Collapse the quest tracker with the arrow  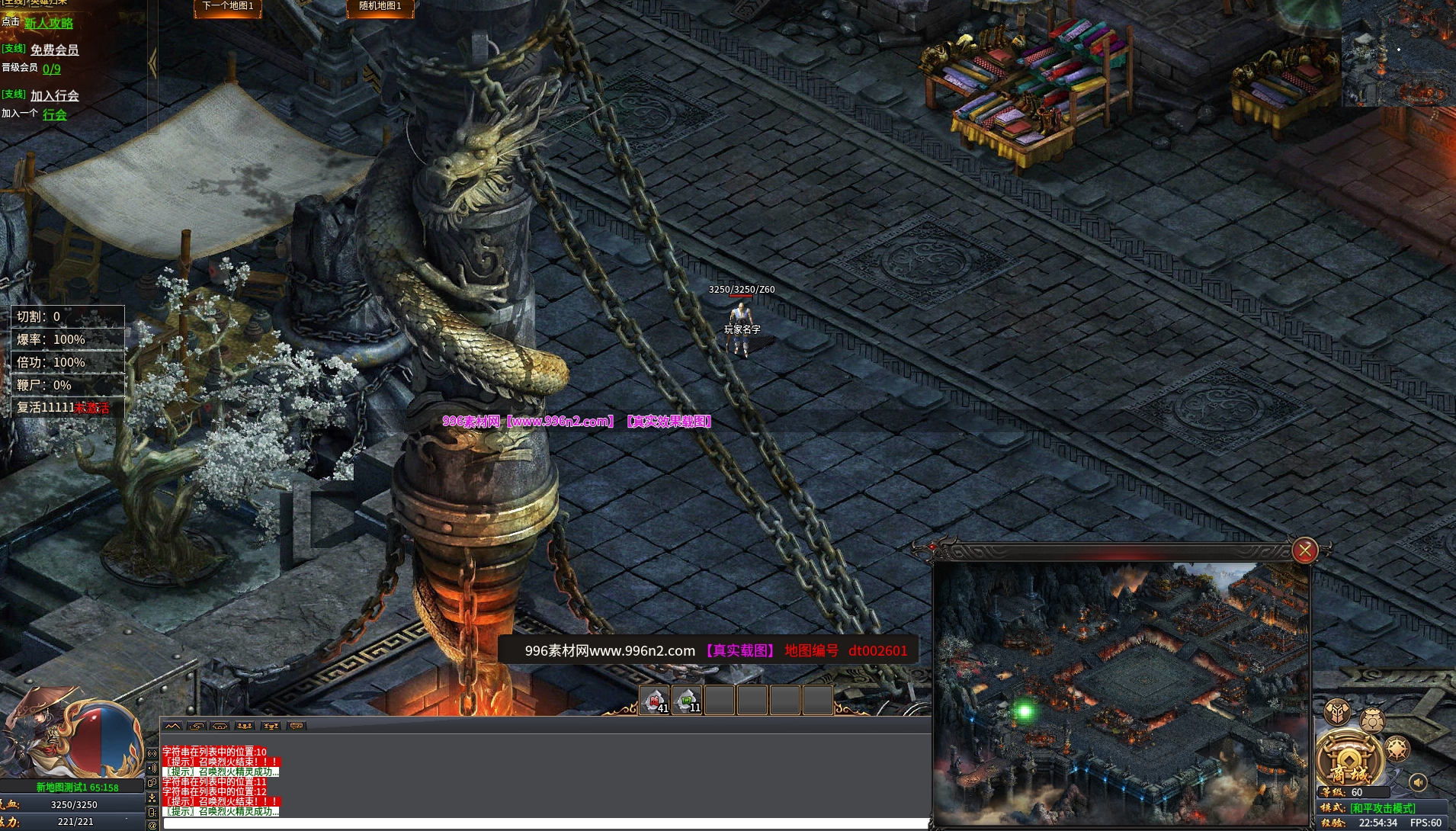pyautogui.click(x=153, y=63)
